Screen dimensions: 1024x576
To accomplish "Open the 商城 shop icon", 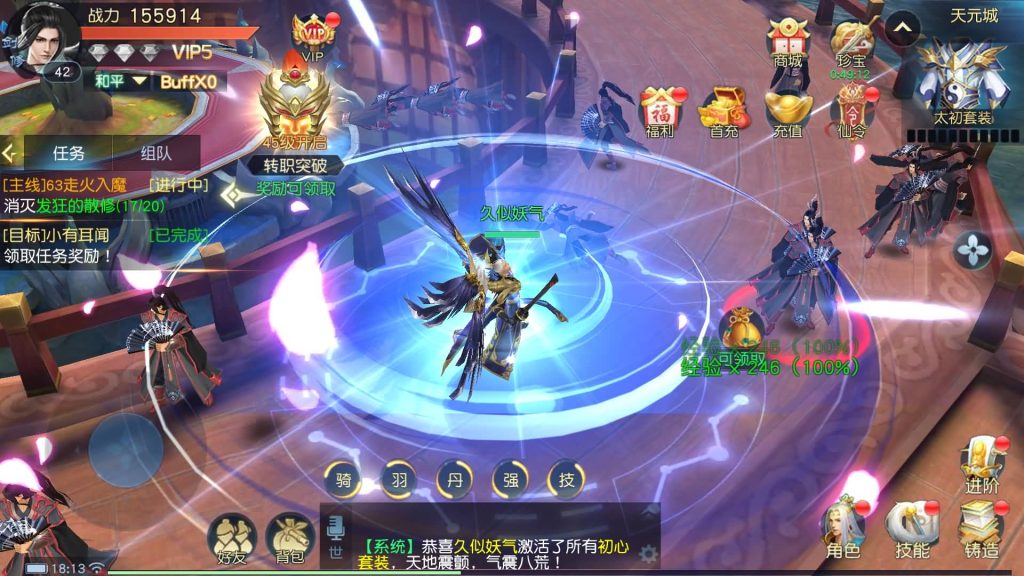I will tap(788, 42).
